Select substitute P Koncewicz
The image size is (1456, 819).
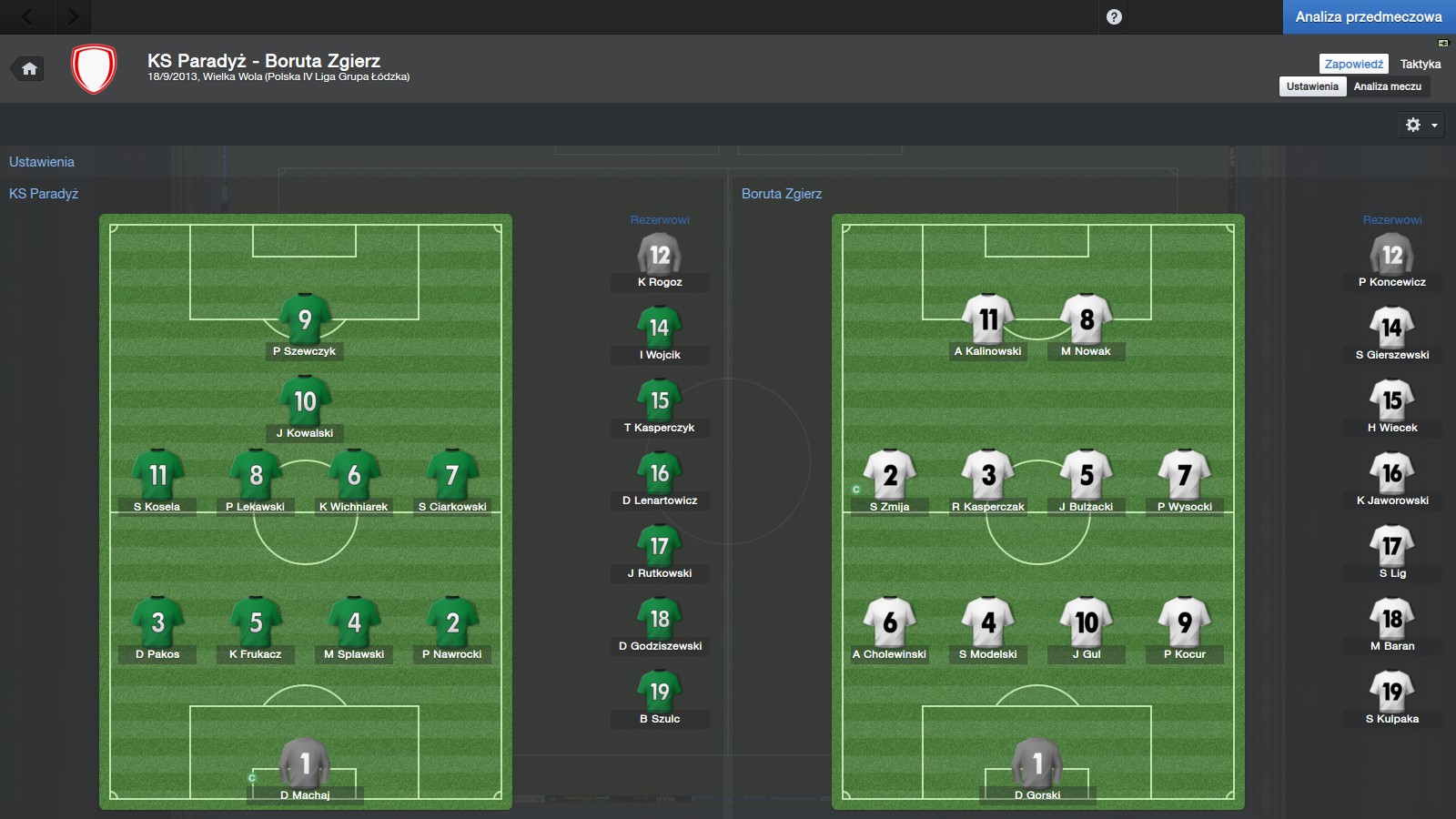point(1392,257)
